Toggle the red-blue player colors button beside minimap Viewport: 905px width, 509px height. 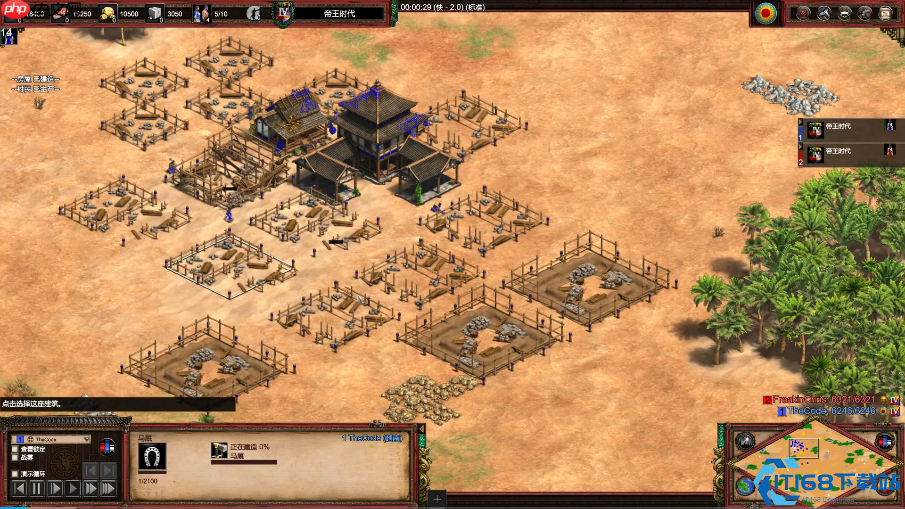click(x=882, y=441)
